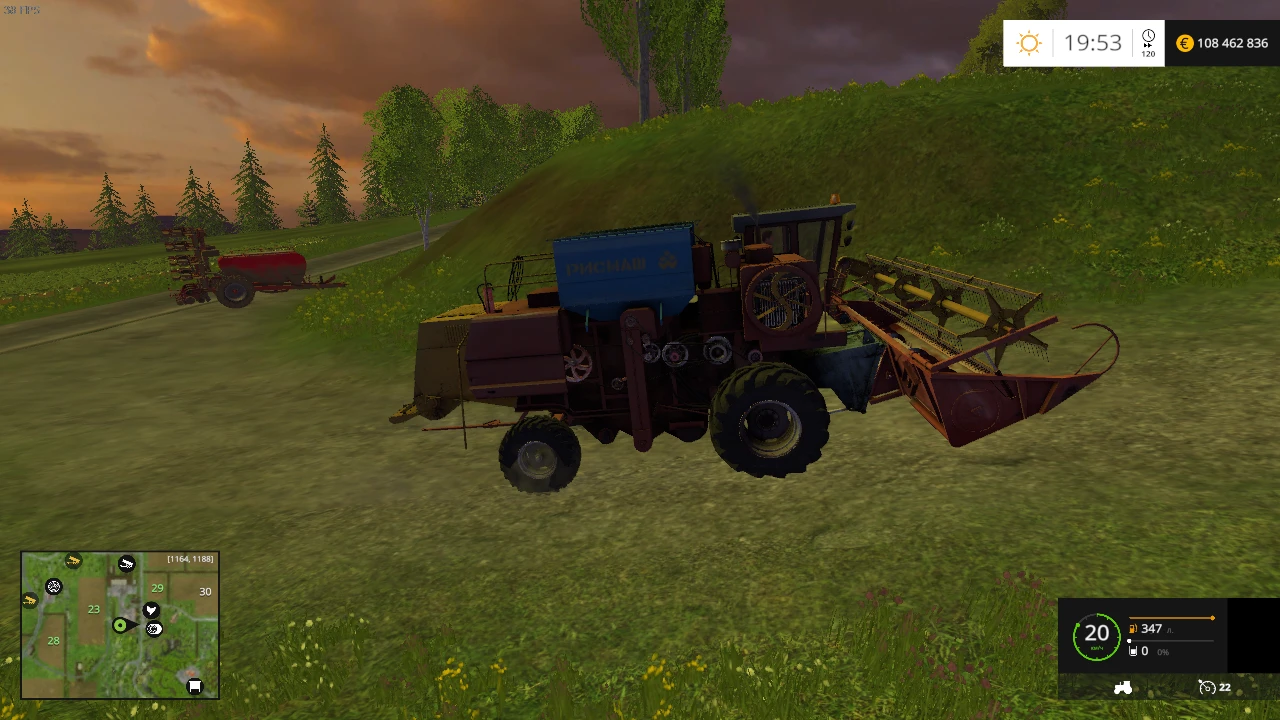This screenshot has height=720, width=1280.
Task: Select the fill level icon showing 0%
Action: (x=1133, y=651)
